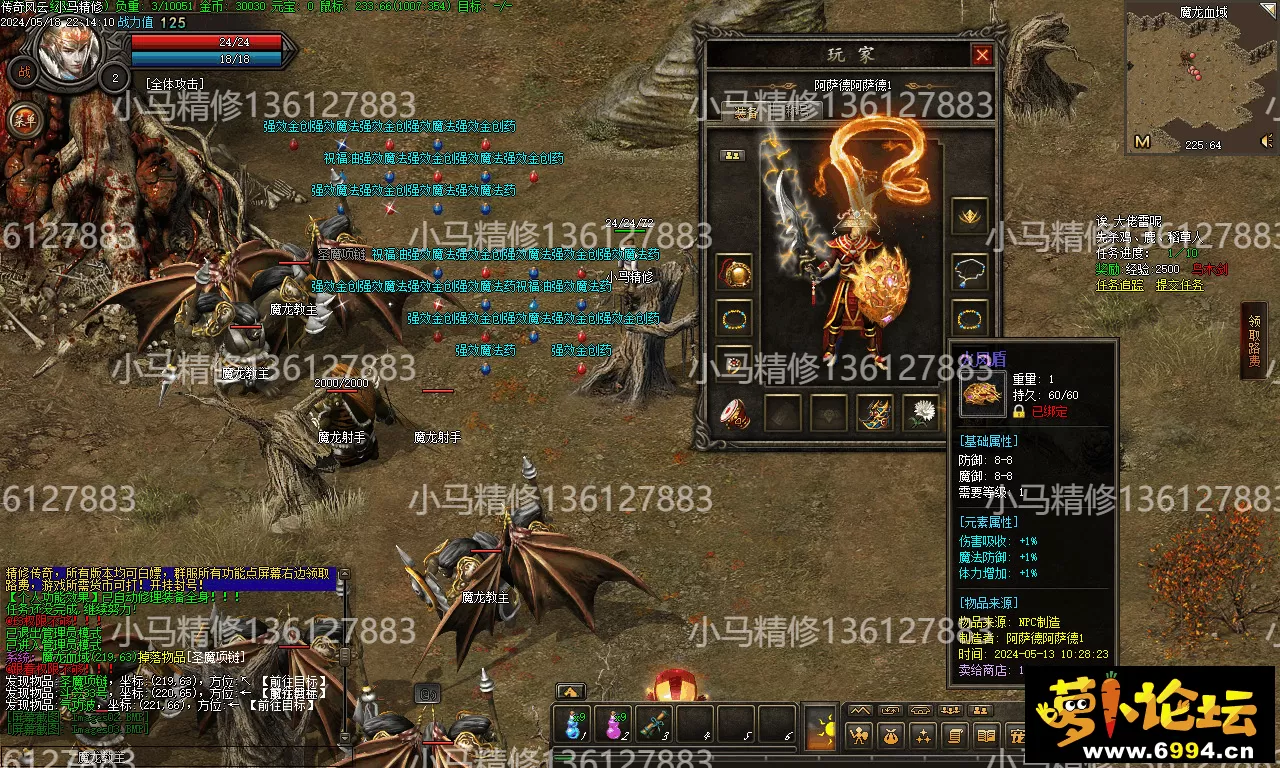This screenshot has height=768, width=1280.
Task: Click the 提交任务 submit quest link
Action: [x=1180, y=286]
